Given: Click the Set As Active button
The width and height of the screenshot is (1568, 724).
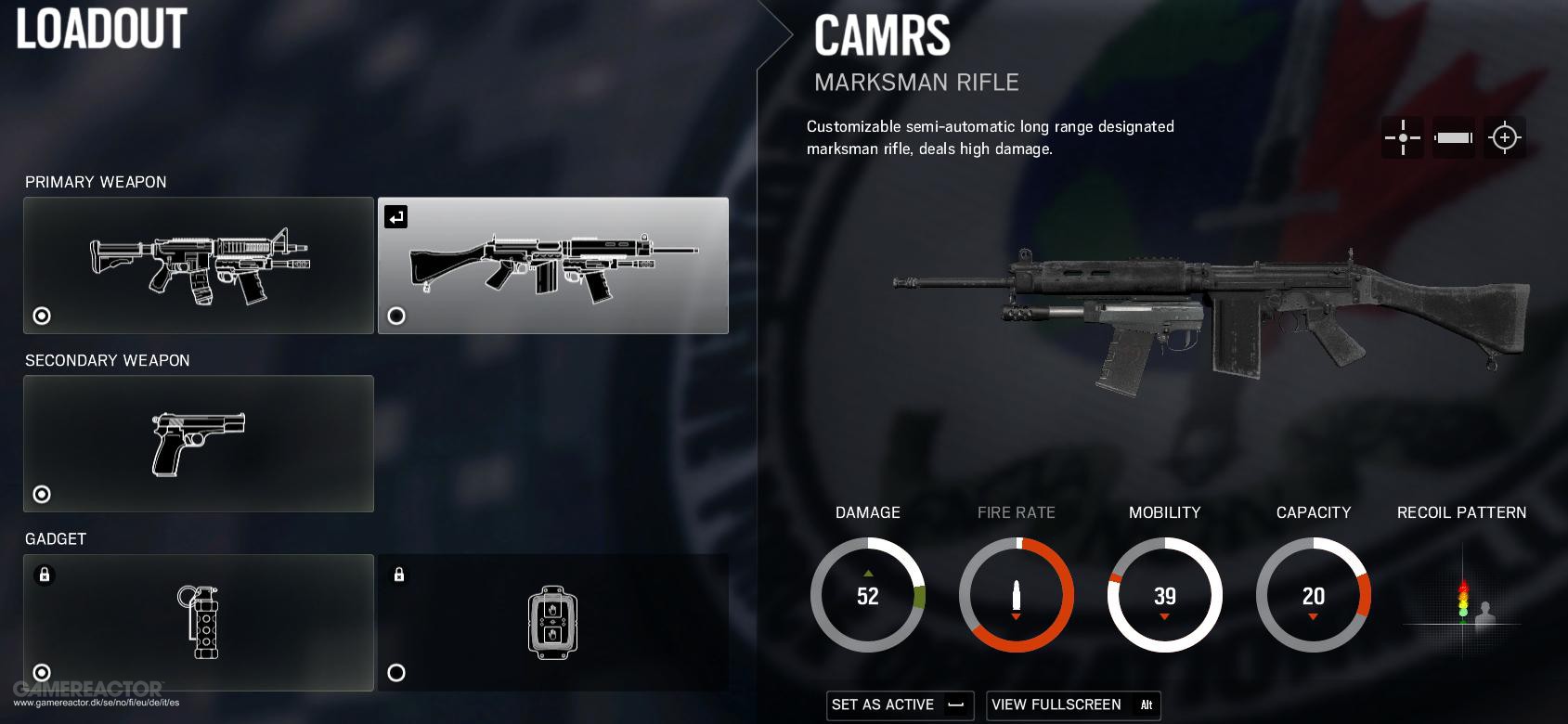Looking at the screenshot, I should point(900,705).
